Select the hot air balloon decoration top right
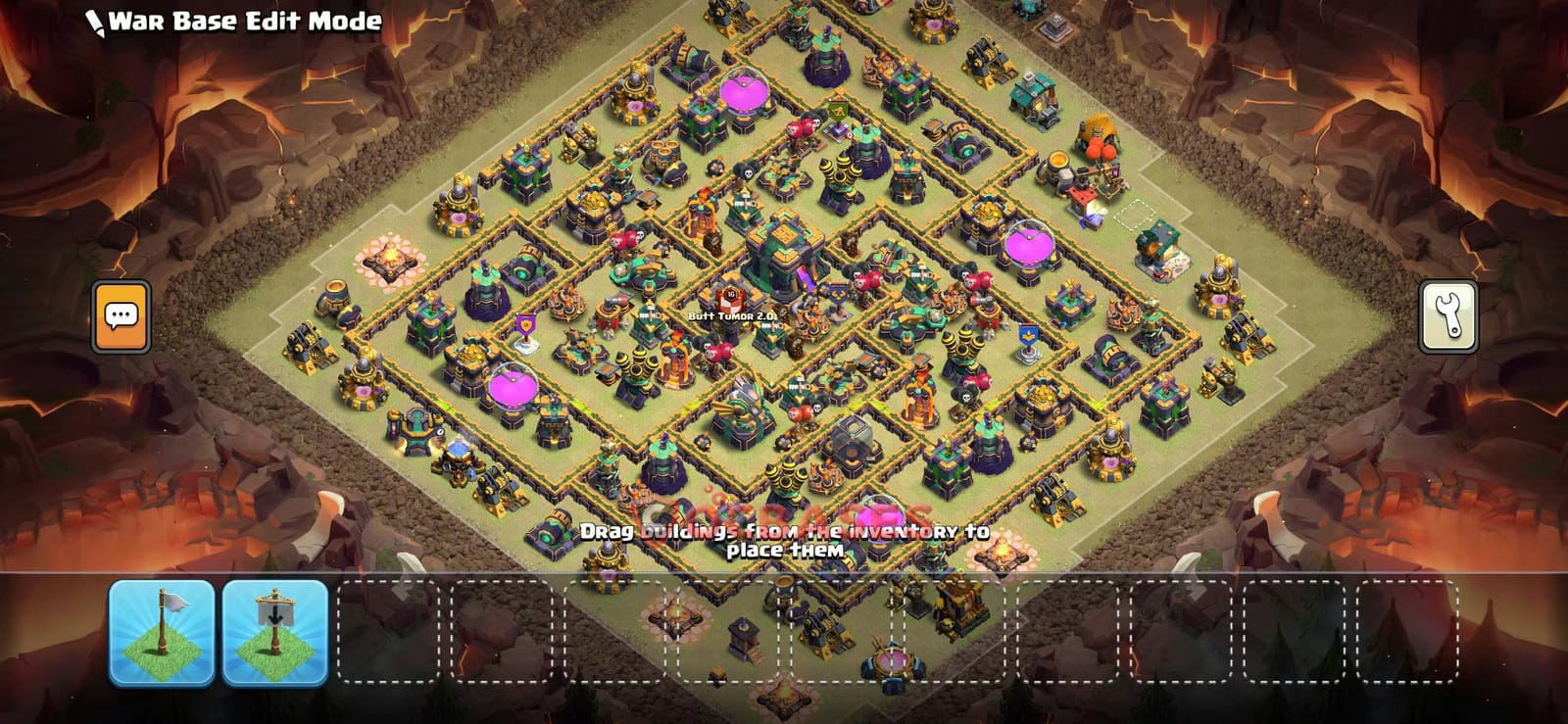This screenshot has width=1568, height=724. (x=1098, y=137)
